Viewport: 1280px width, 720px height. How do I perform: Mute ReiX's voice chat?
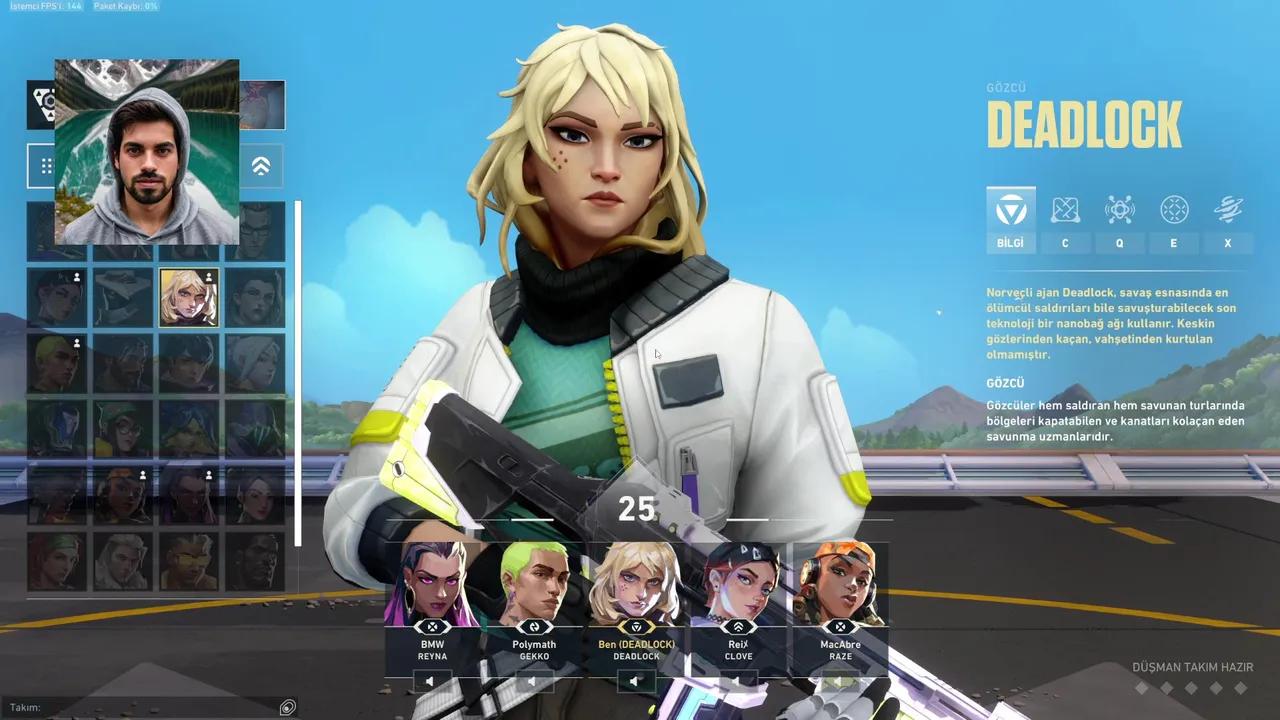coord(738,682)
